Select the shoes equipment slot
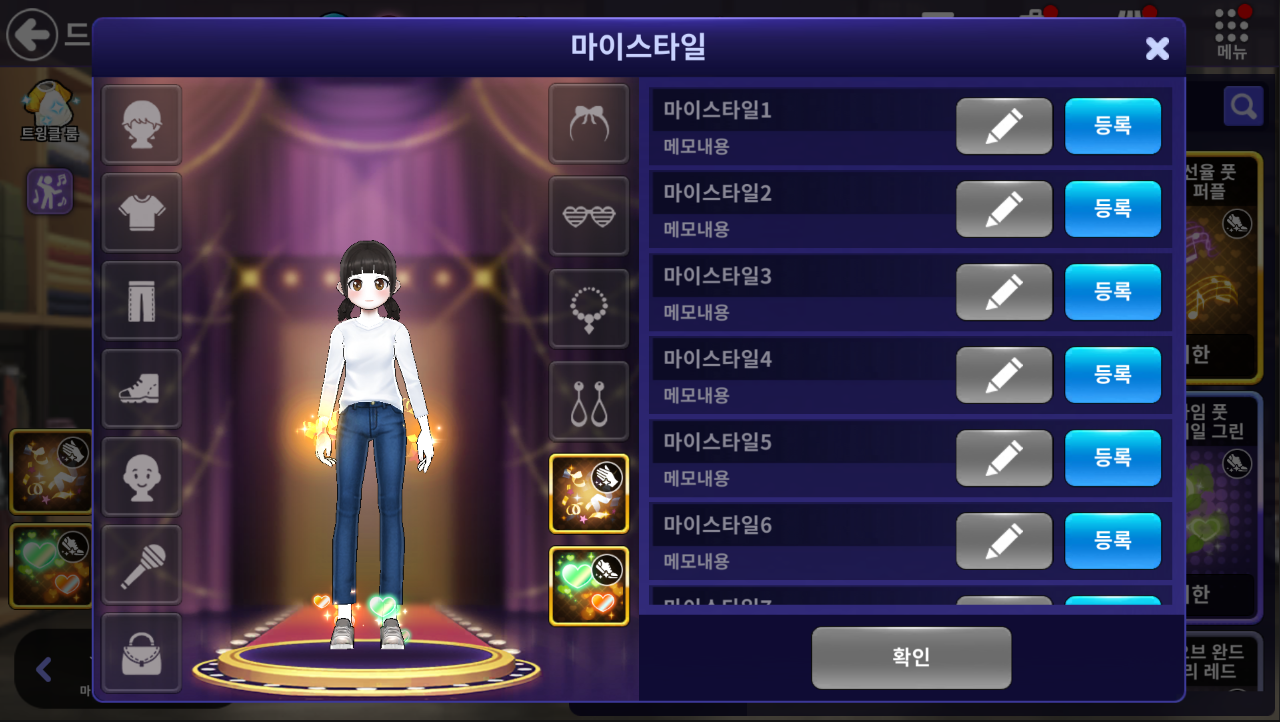 [141, 389]
